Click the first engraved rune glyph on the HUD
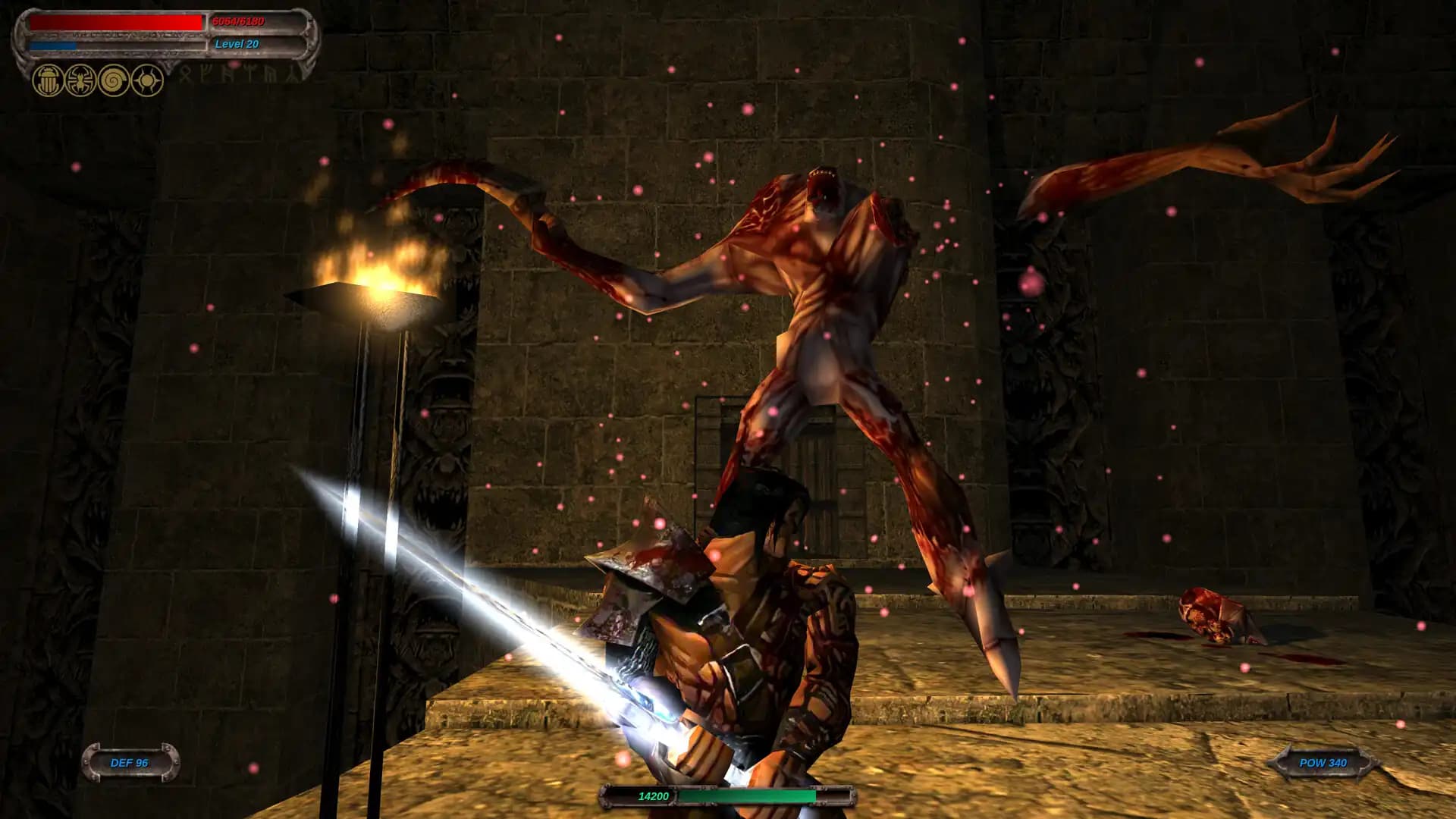 (x=186, y=76)
